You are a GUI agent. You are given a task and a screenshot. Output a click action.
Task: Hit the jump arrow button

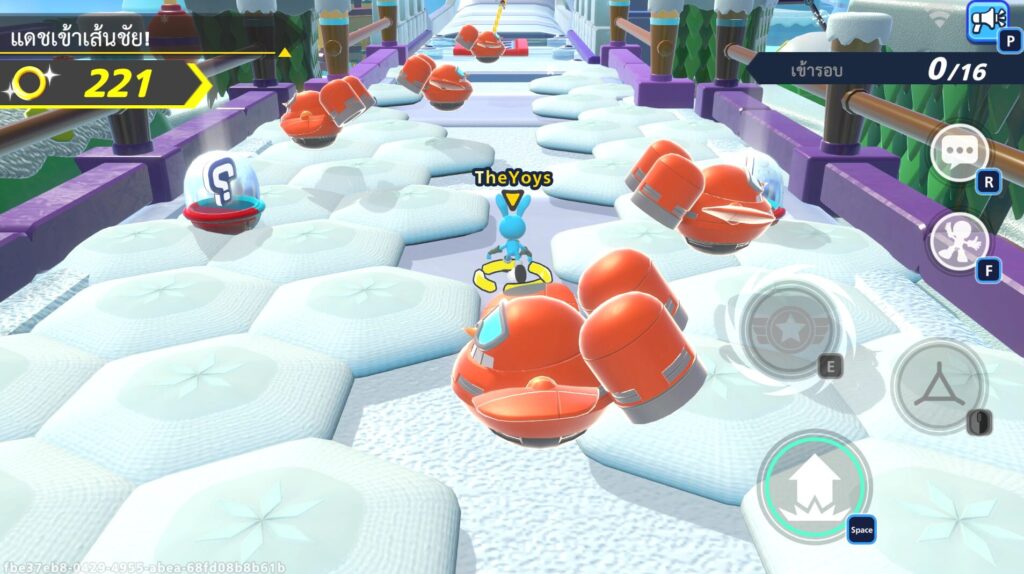814,487
